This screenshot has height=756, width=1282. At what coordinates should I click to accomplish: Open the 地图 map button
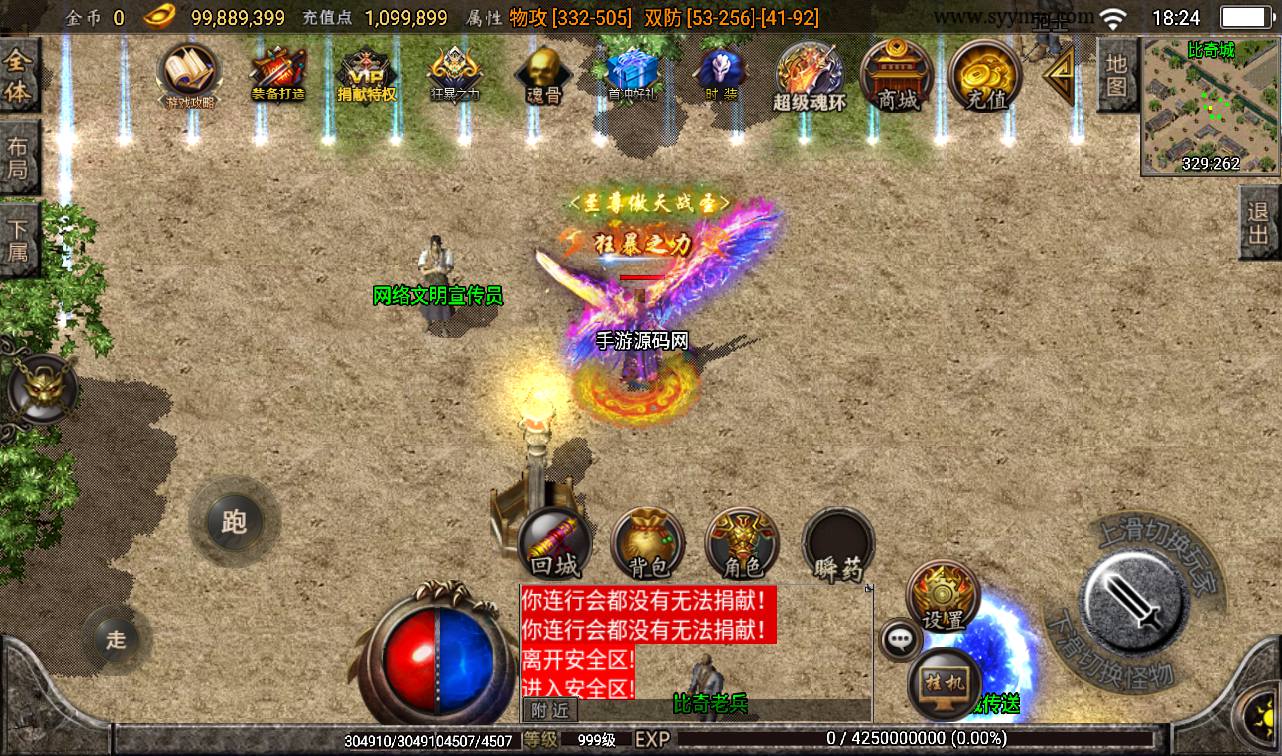coord(1117,75)
